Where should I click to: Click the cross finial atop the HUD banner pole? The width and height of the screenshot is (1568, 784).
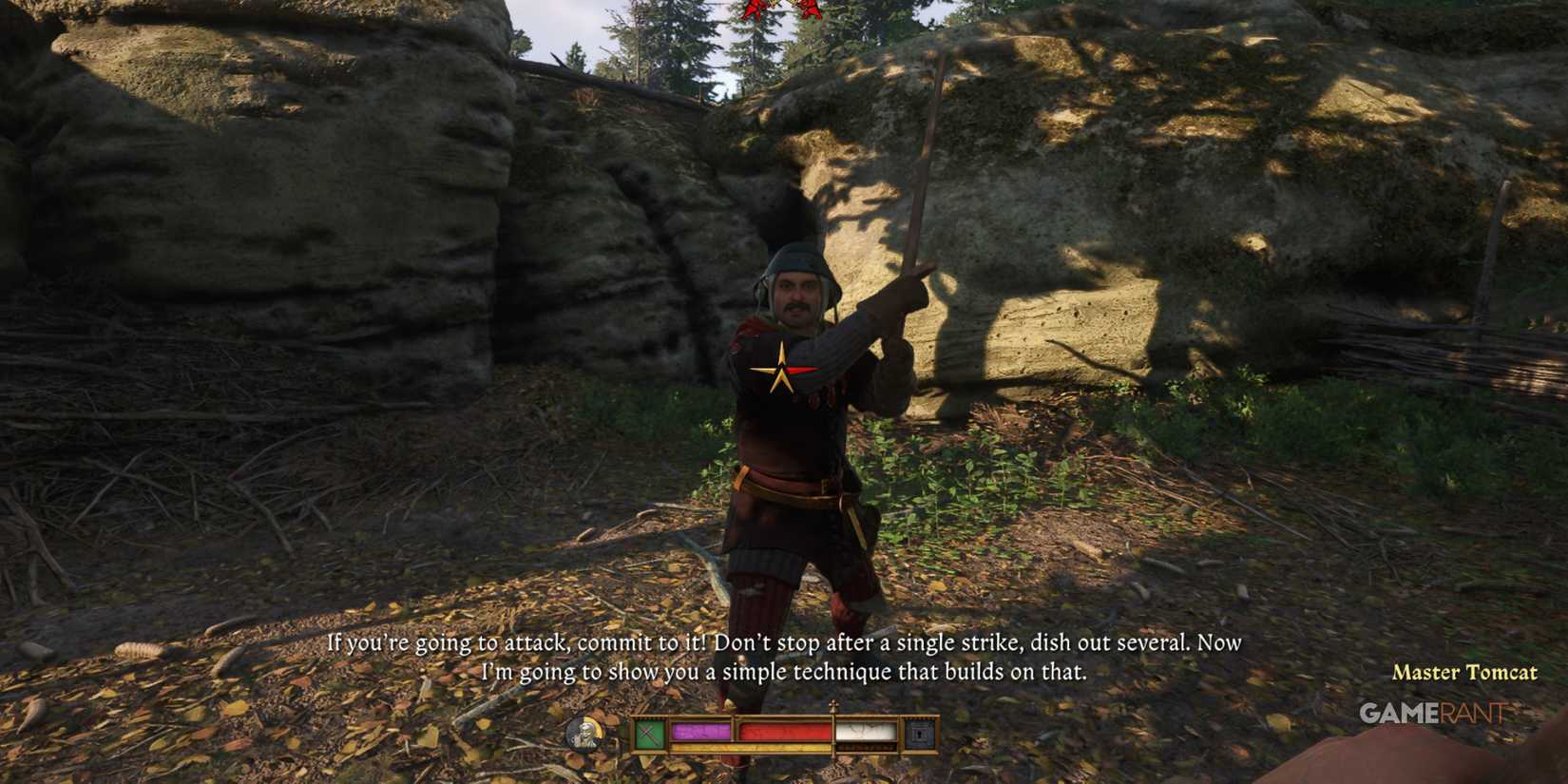[x=832, y=707]
